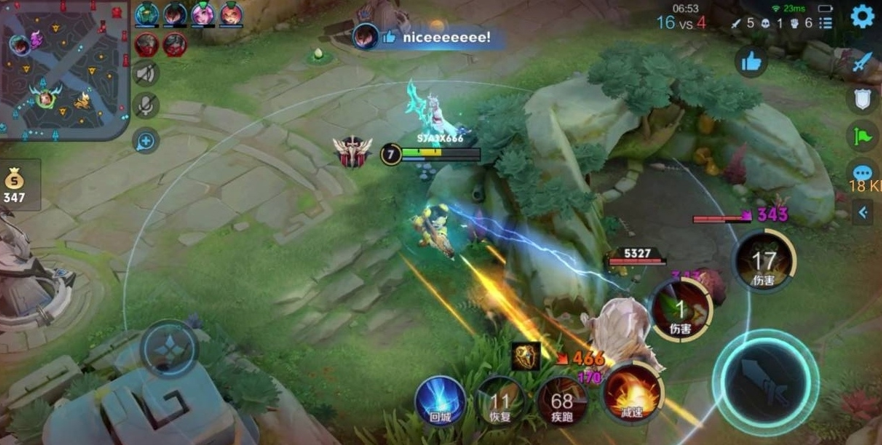Select the white shield signal icon
The width and height of the screenshot is (882, 445).
click(x=862, y=98)
